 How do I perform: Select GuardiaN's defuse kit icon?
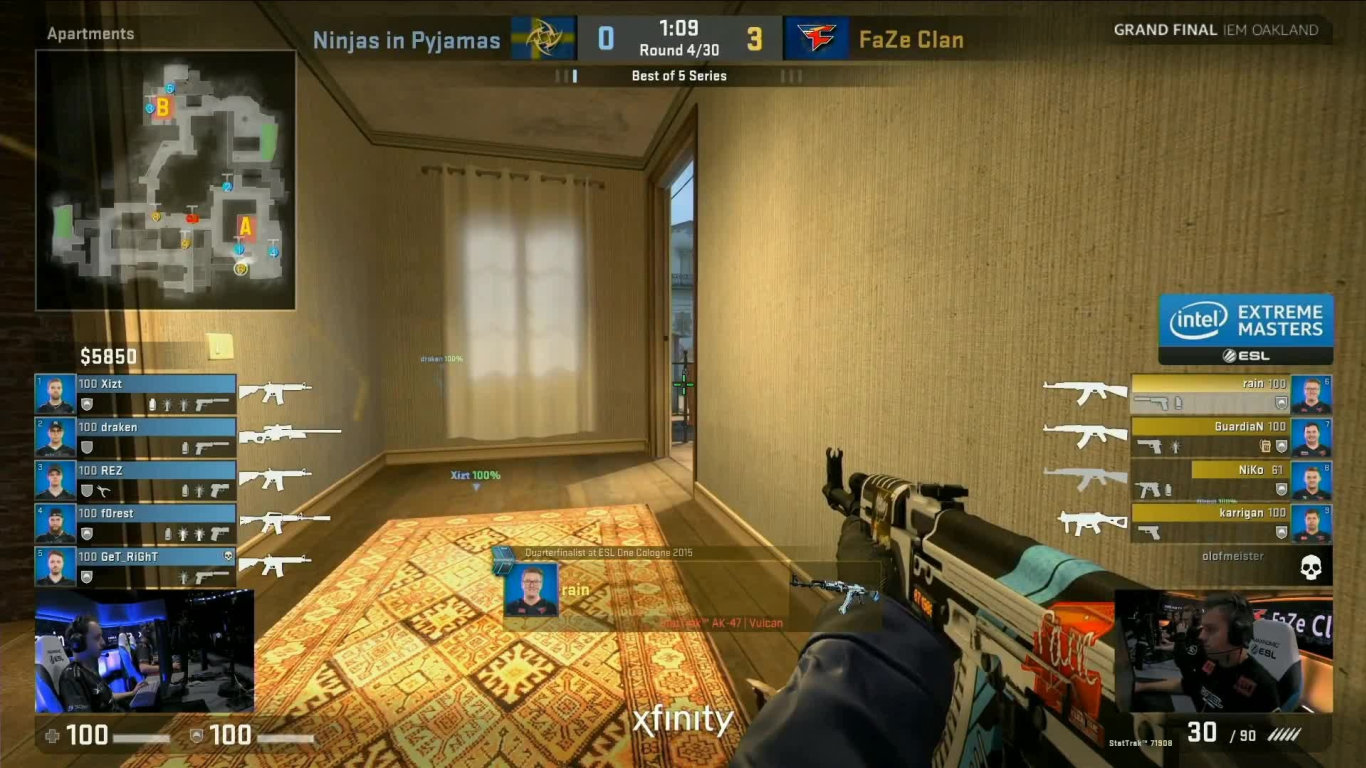[1264, 447]
